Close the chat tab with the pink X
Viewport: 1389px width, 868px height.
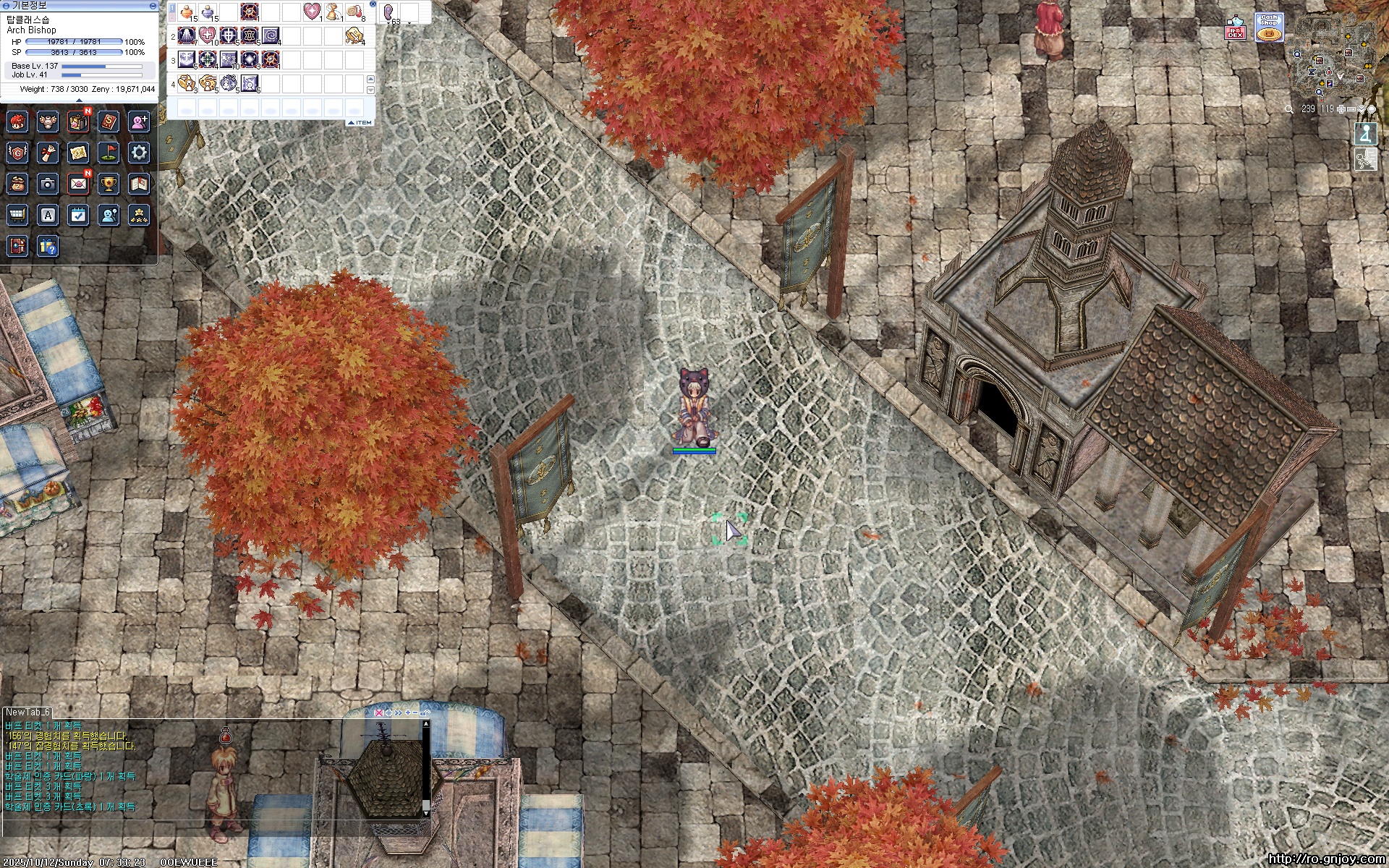click(378, 712)
